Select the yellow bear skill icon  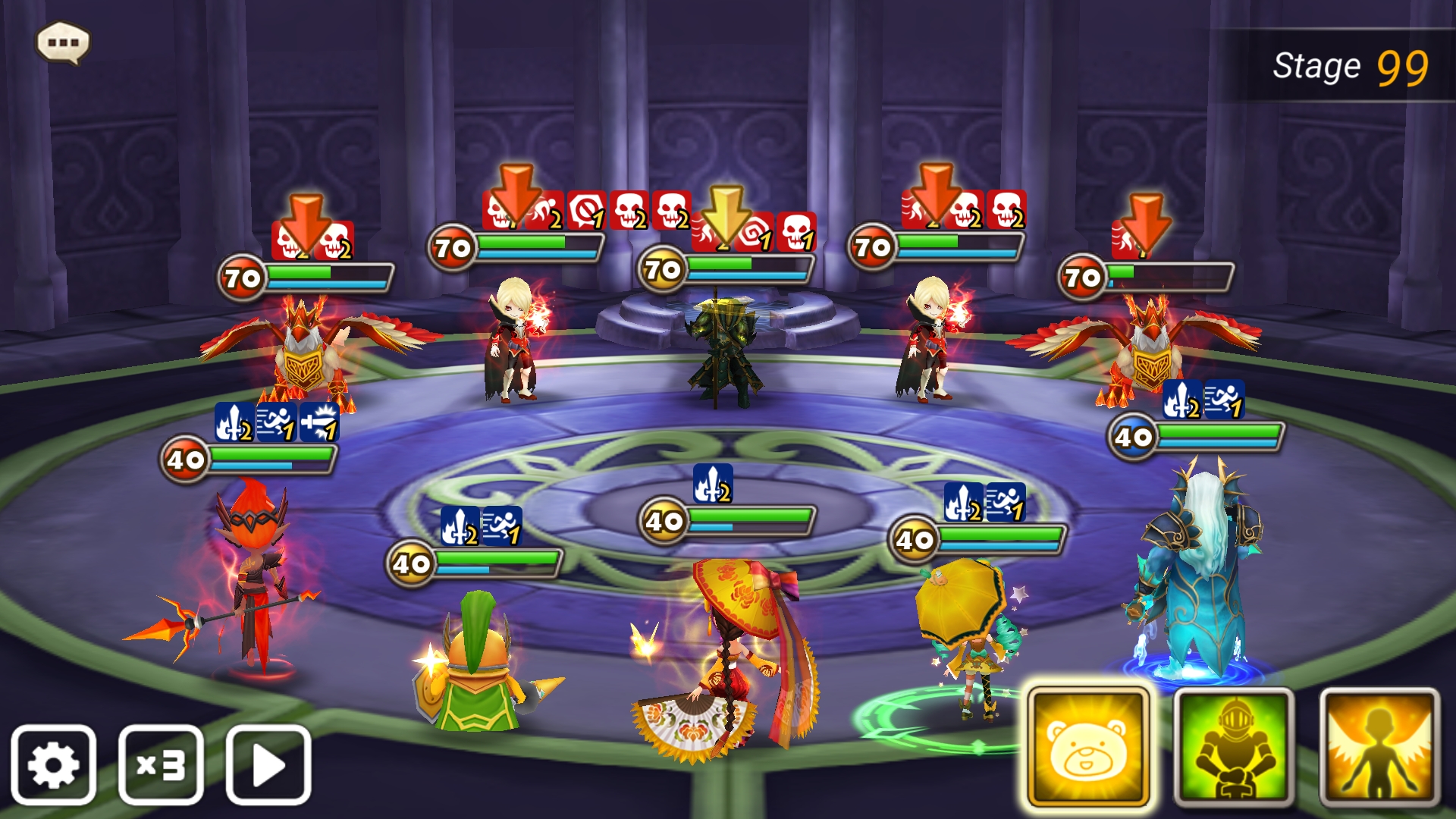coord(1087,747)
